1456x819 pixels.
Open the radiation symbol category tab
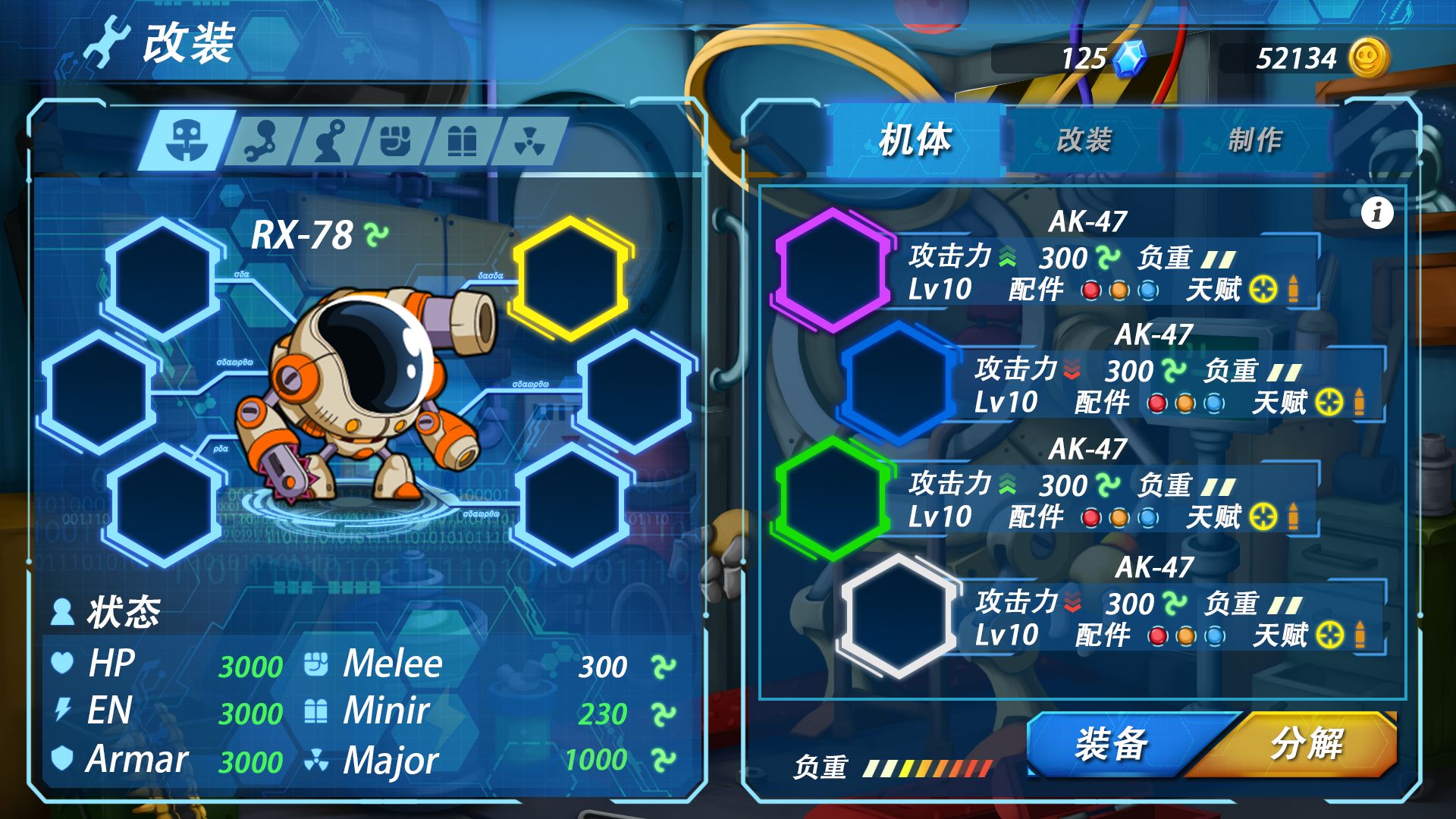tap(529, 141)
